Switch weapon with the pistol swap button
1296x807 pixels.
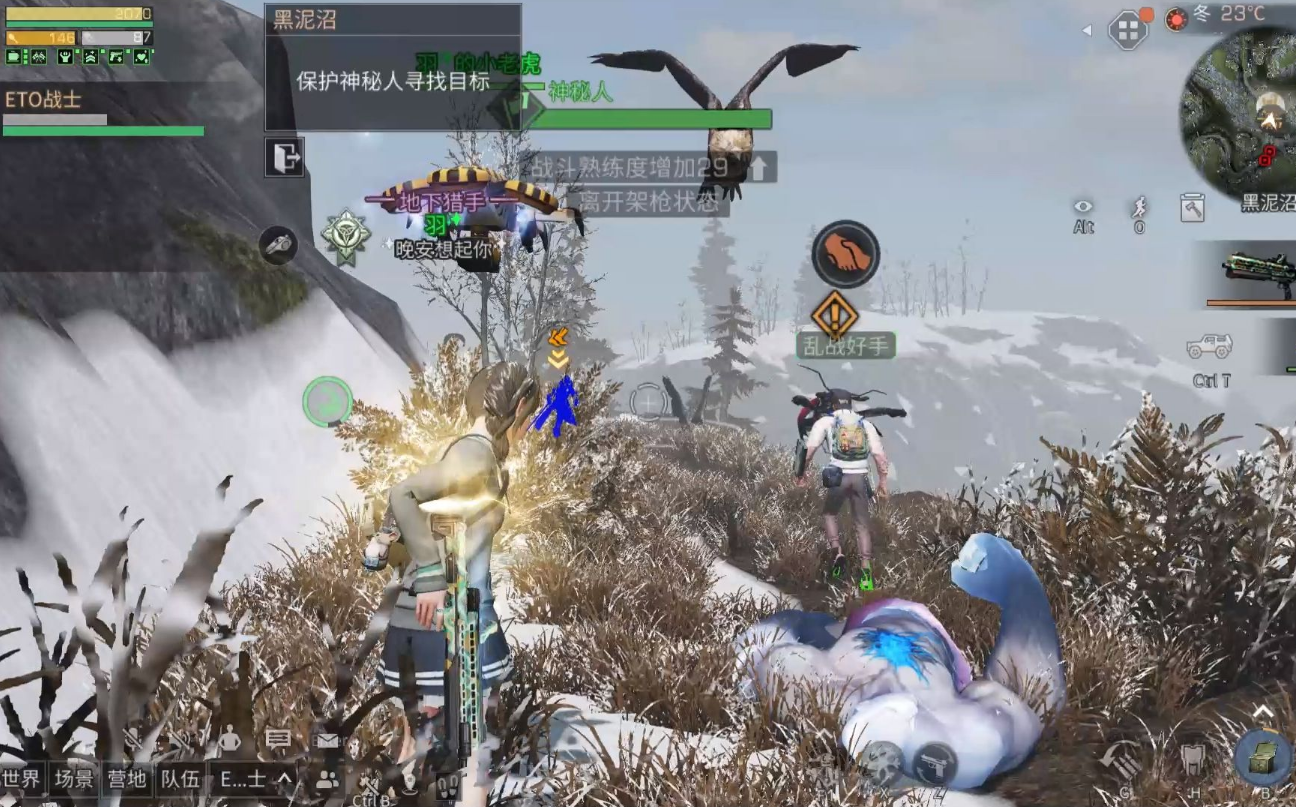tap(935, 765)
